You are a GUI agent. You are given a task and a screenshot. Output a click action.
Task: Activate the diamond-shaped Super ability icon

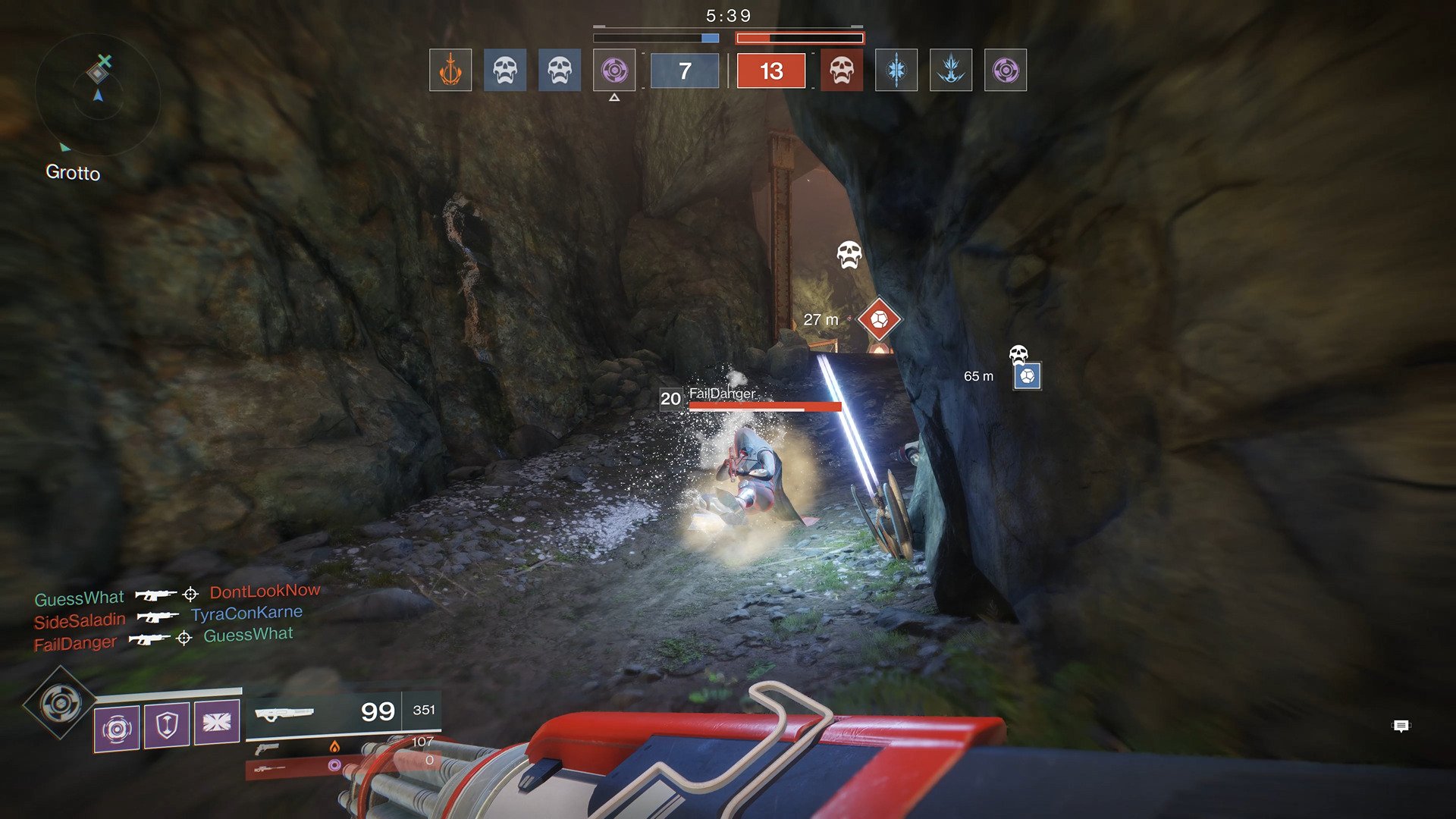pyautogui.click(x=60, y=703)
